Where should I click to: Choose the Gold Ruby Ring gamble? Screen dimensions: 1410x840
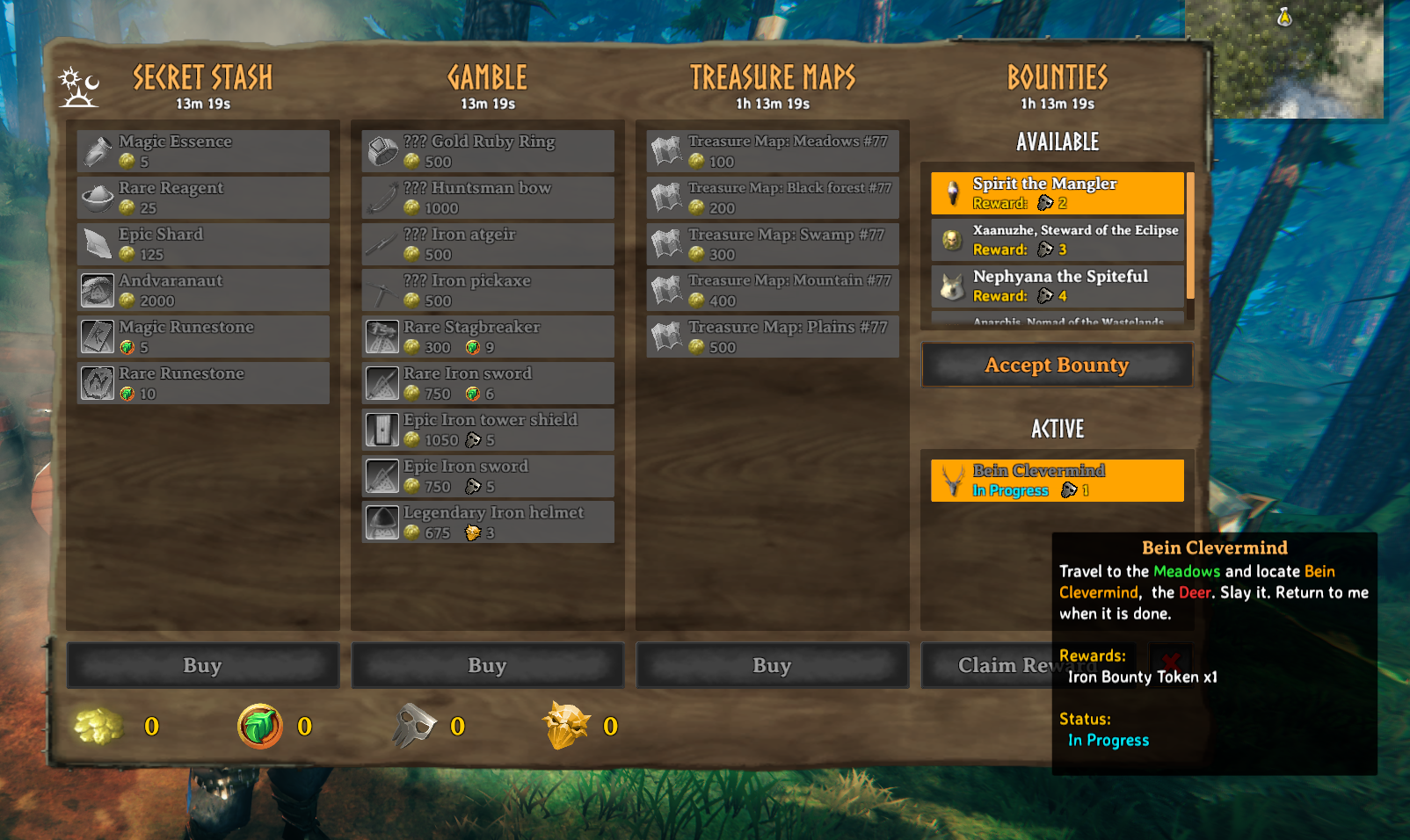[x=488, y=151]
